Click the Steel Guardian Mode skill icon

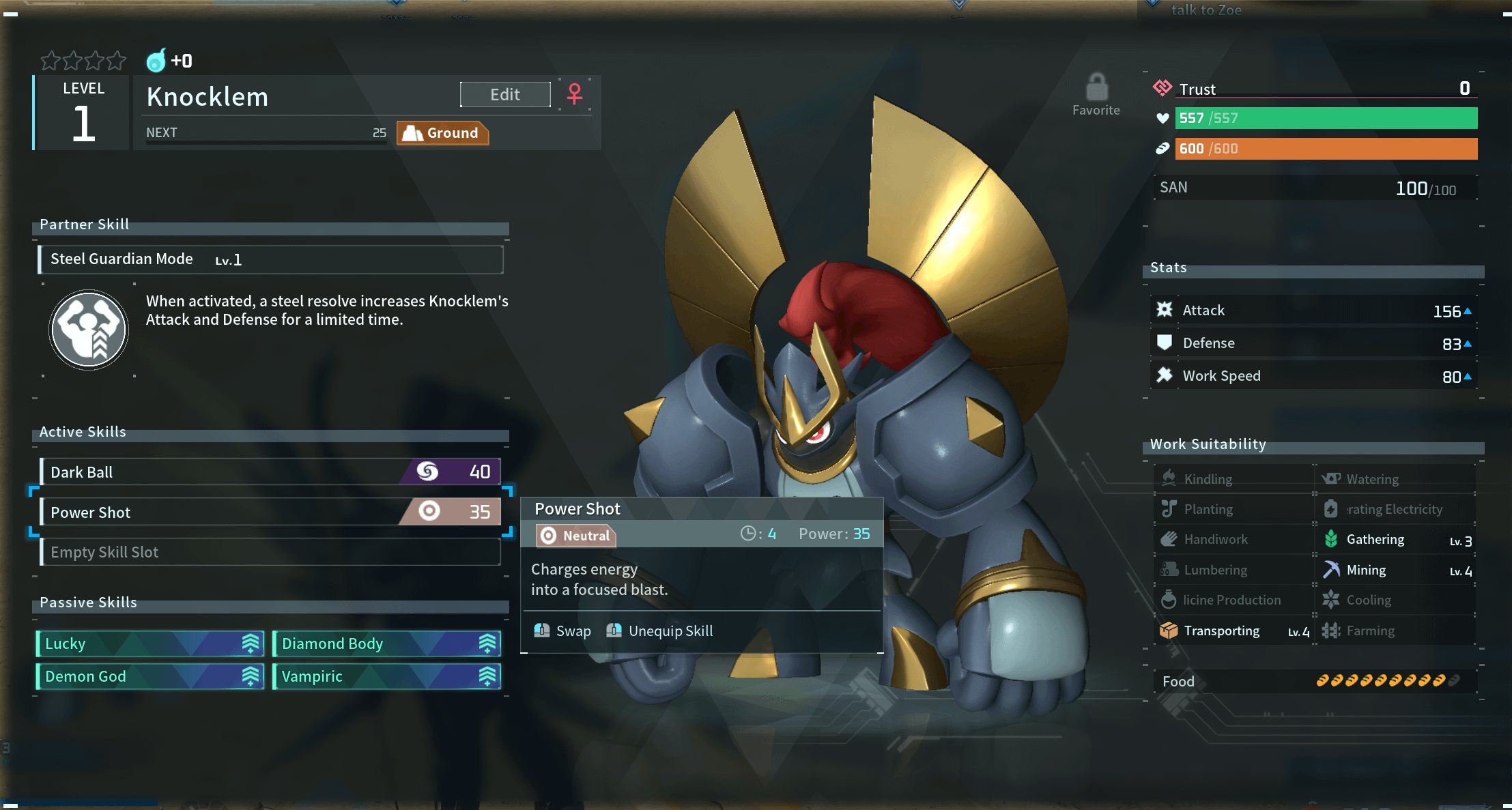click(x=89, y=330)
